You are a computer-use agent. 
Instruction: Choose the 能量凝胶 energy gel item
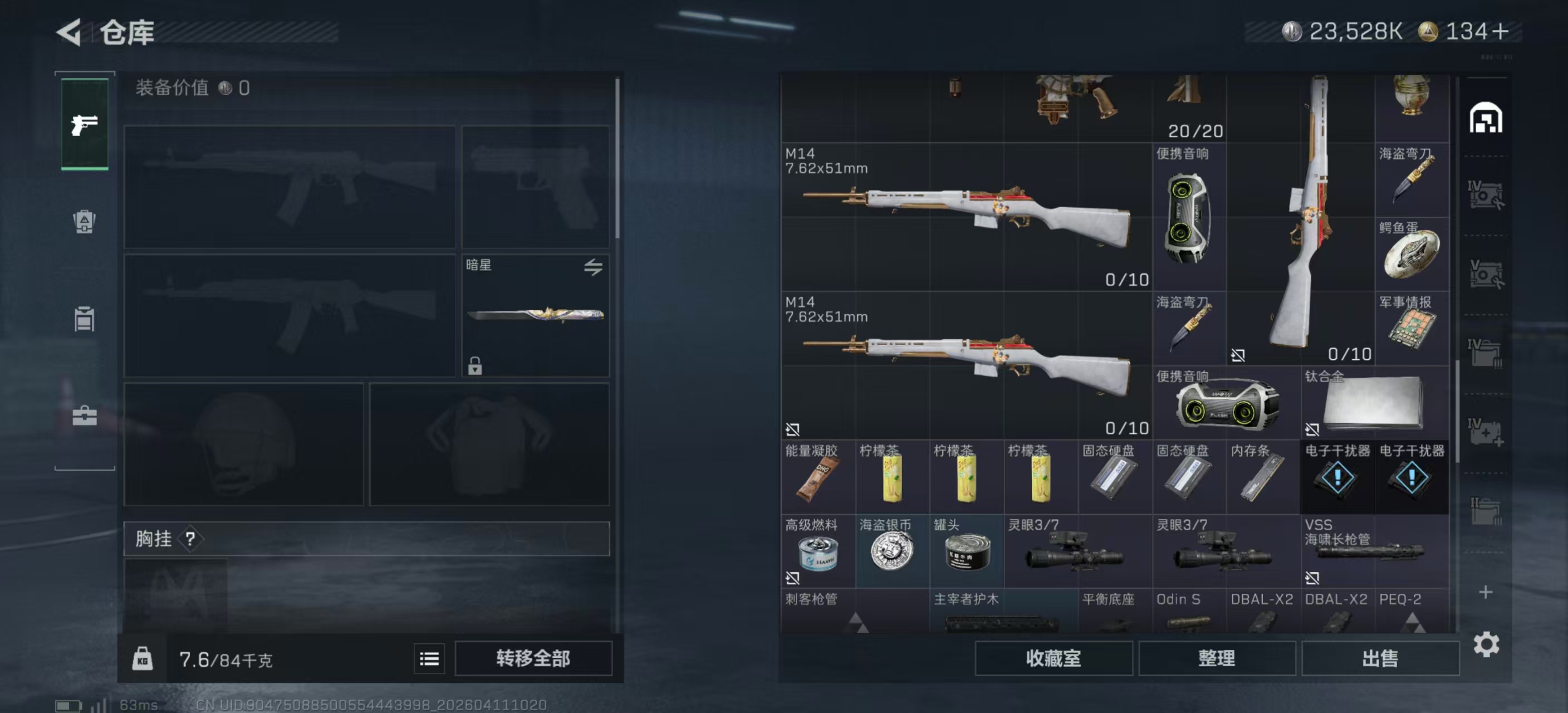click(x=817, y=477)
